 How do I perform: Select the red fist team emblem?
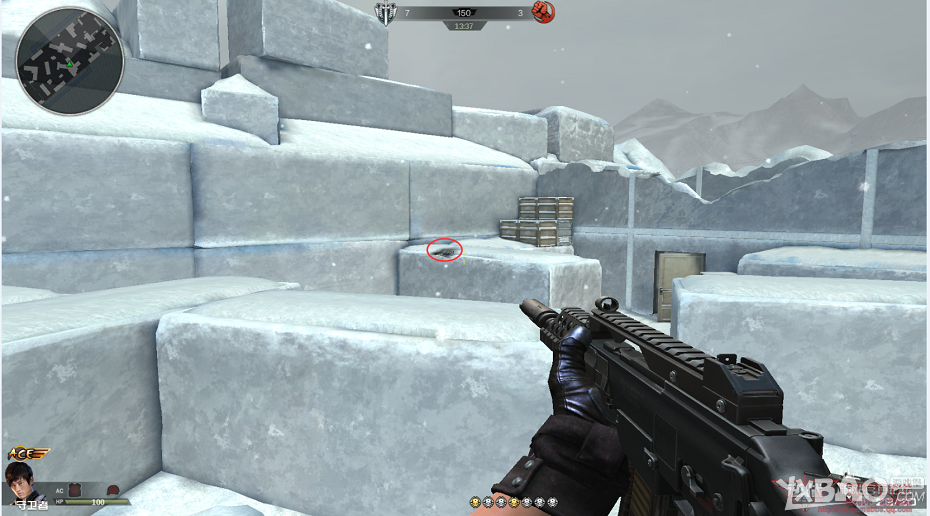tap(543, 13)
